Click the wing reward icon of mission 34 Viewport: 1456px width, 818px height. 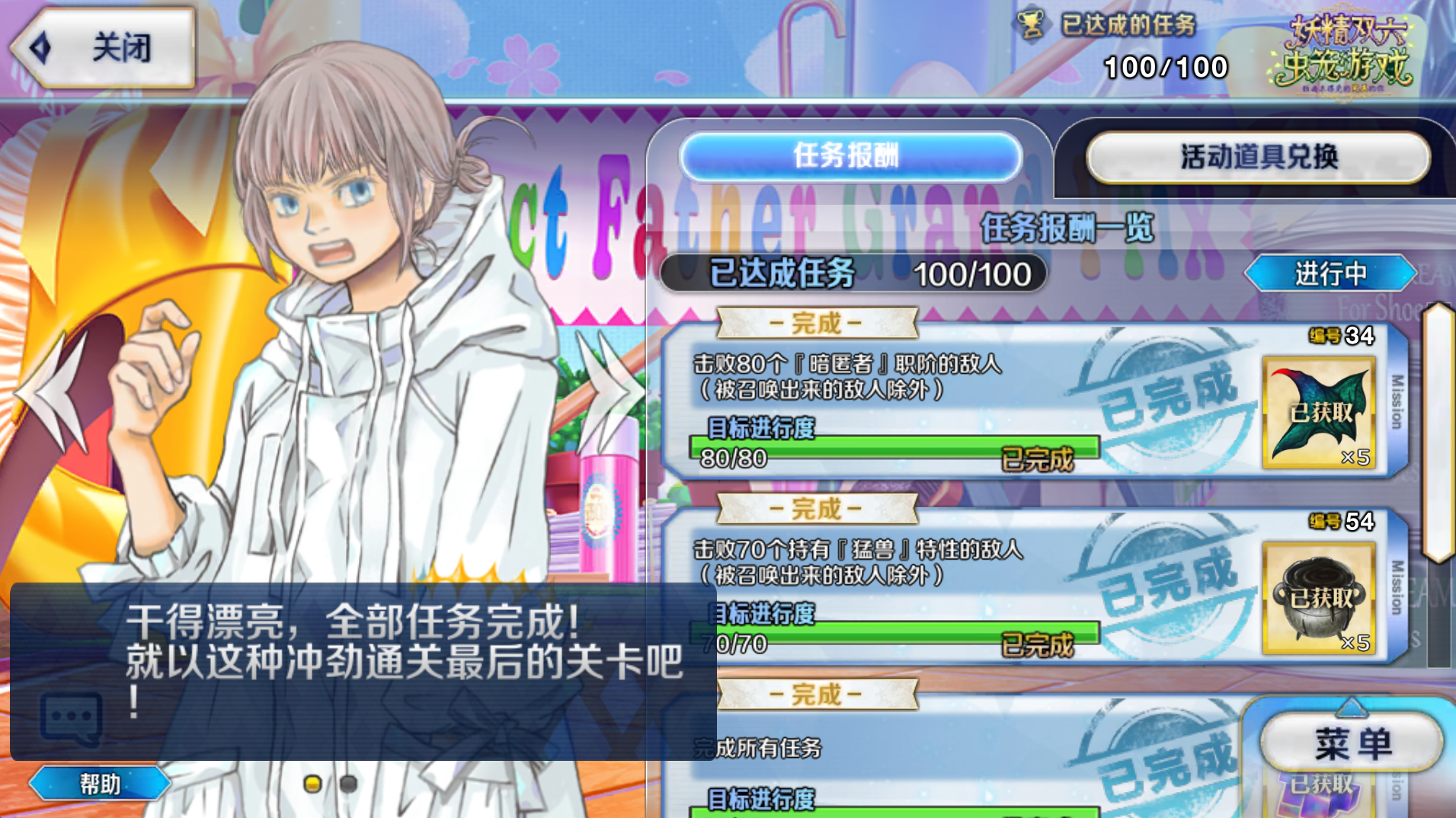point(1319,412)
